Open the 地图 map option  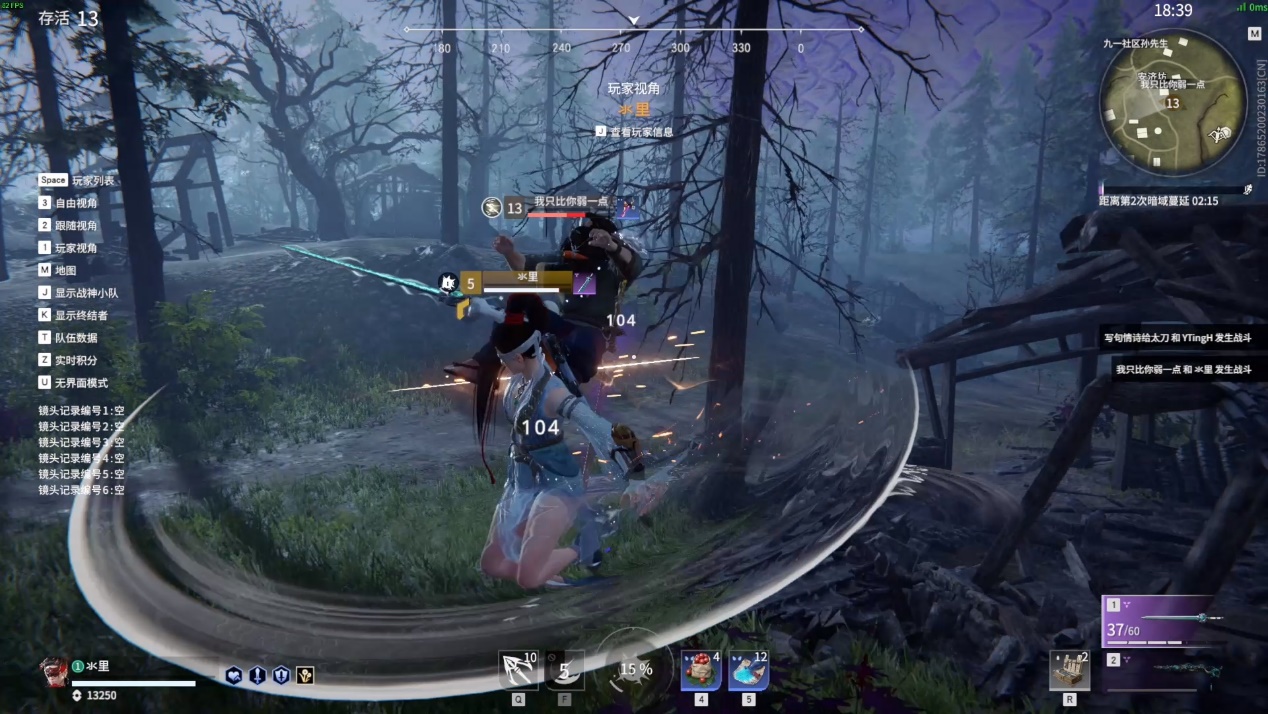click(64, 270)
